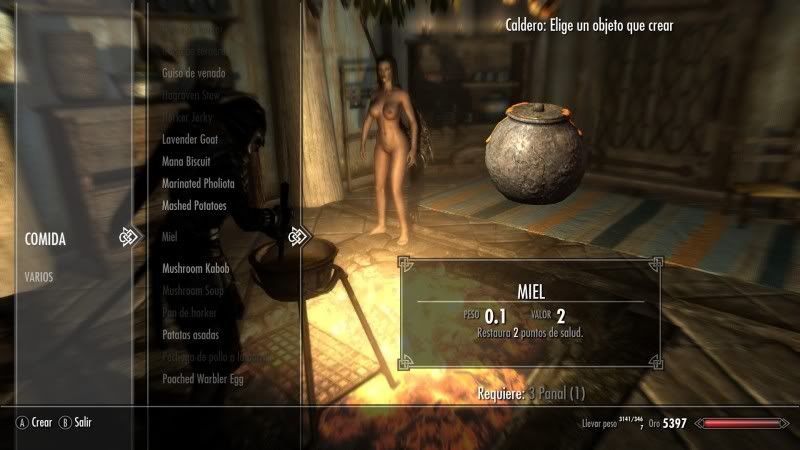Click the highlighted Miel recipe entry
The image size is (800, 450).
tap(171, 238)
